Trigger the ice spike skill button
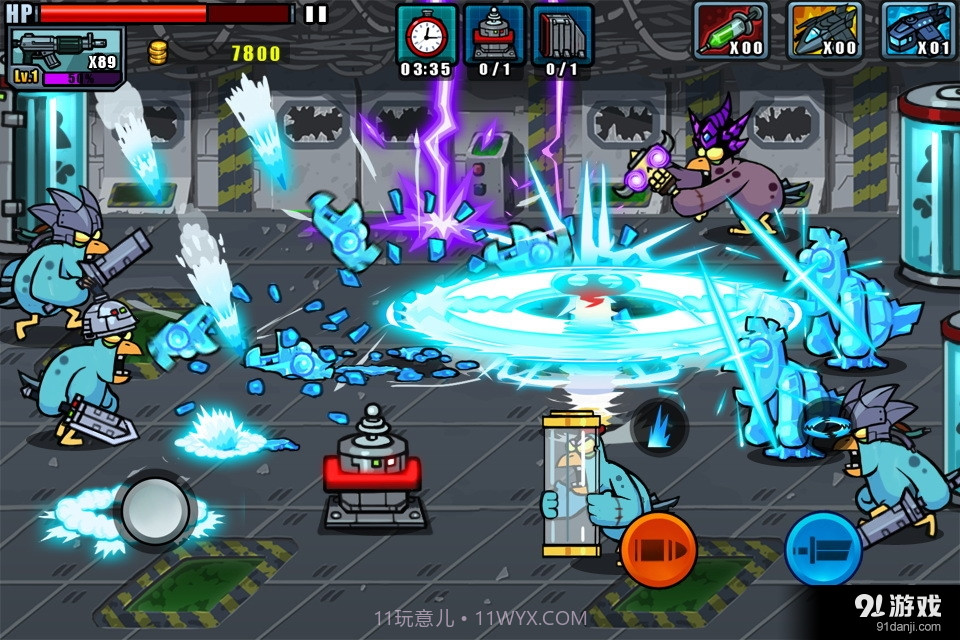 pos(659,426)
